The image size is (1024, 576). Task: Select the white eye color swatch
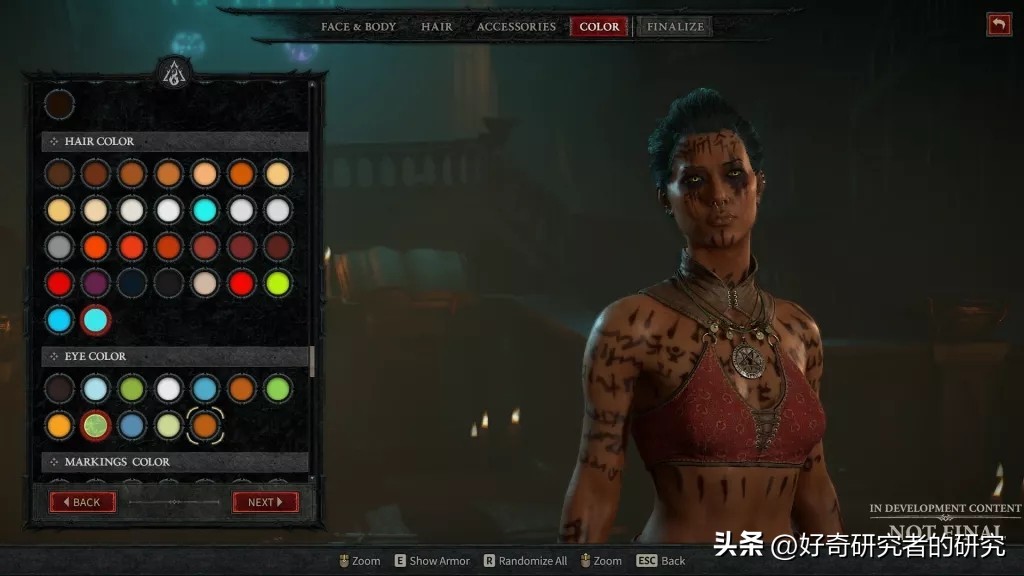click(x=168, y=389)
